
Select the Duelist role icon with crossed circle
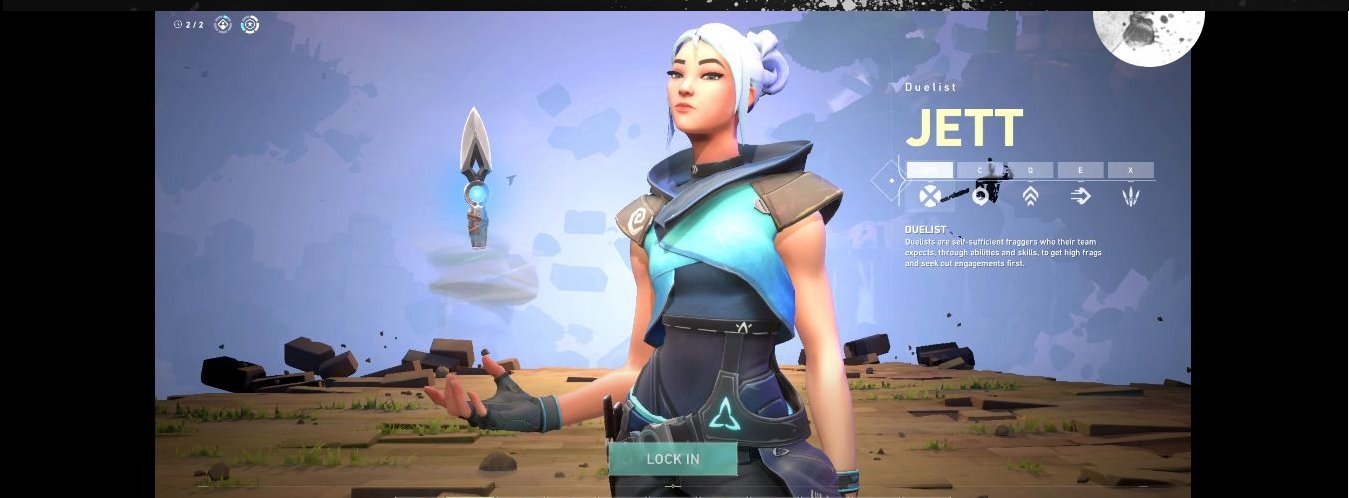[x=930, y=196]
